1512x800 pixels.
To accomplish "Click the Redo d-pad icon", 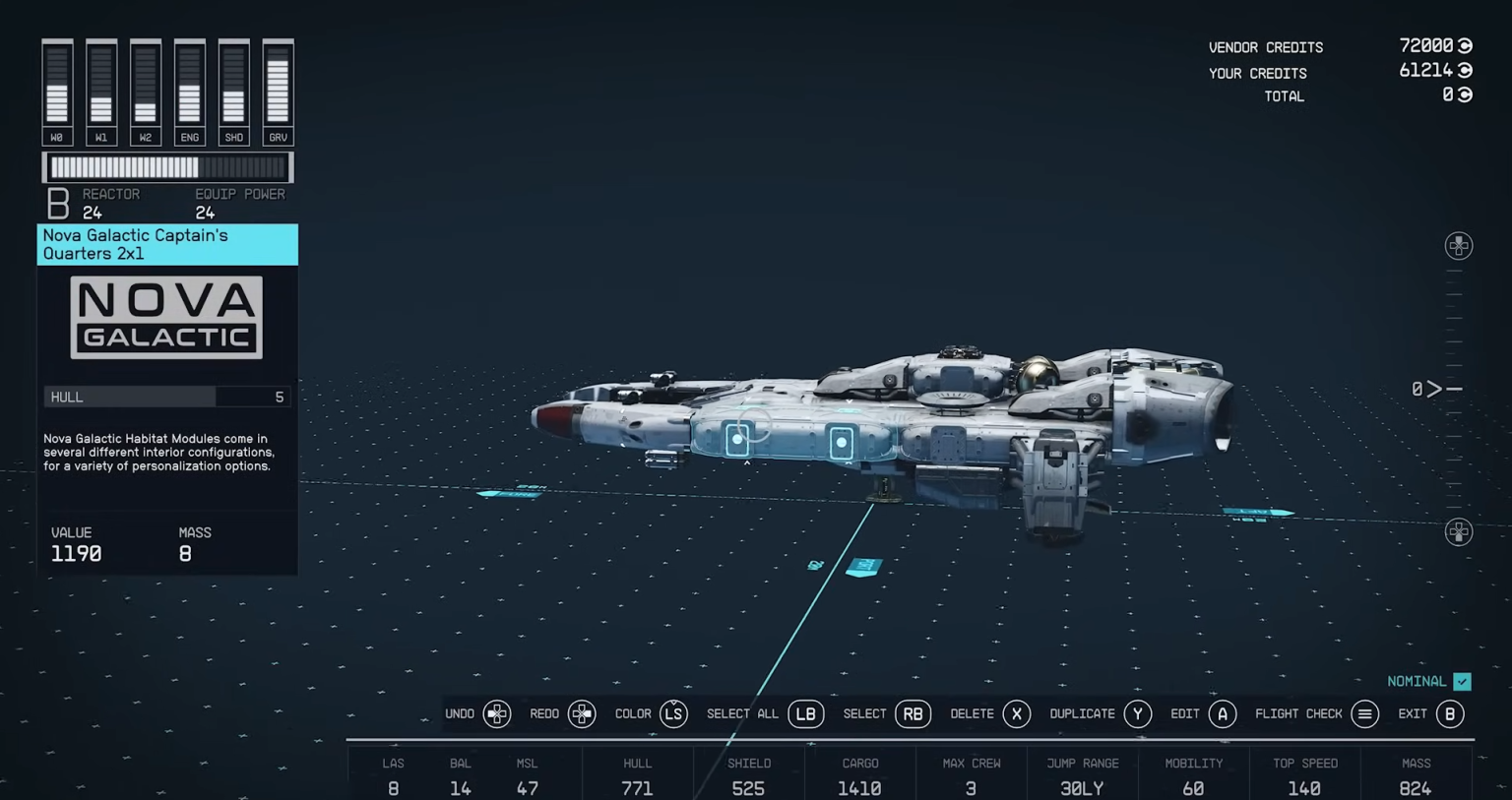I will point(582,713).
